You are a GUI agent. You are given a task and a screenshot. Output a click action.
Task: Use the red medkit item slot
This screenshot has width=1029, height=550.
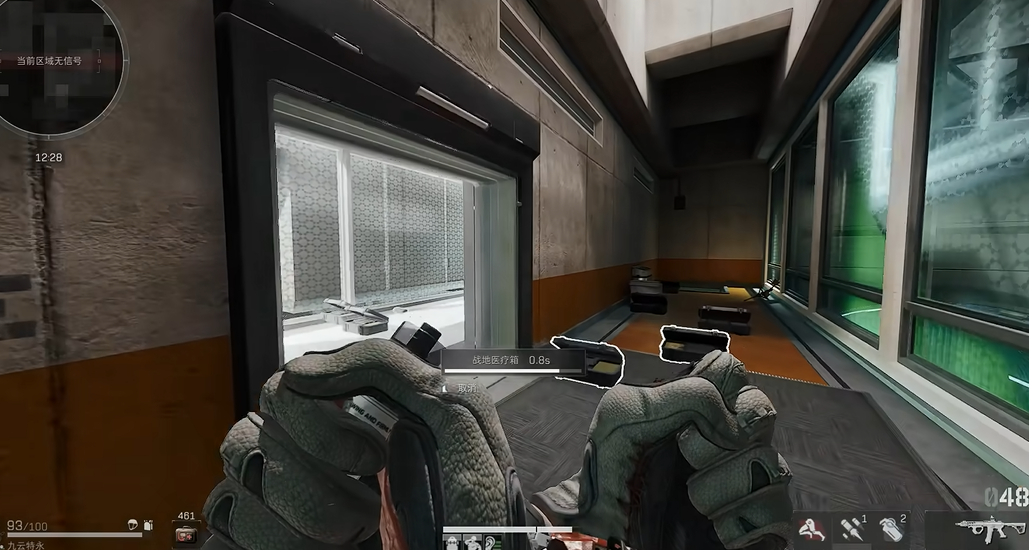tap(185, 534)
